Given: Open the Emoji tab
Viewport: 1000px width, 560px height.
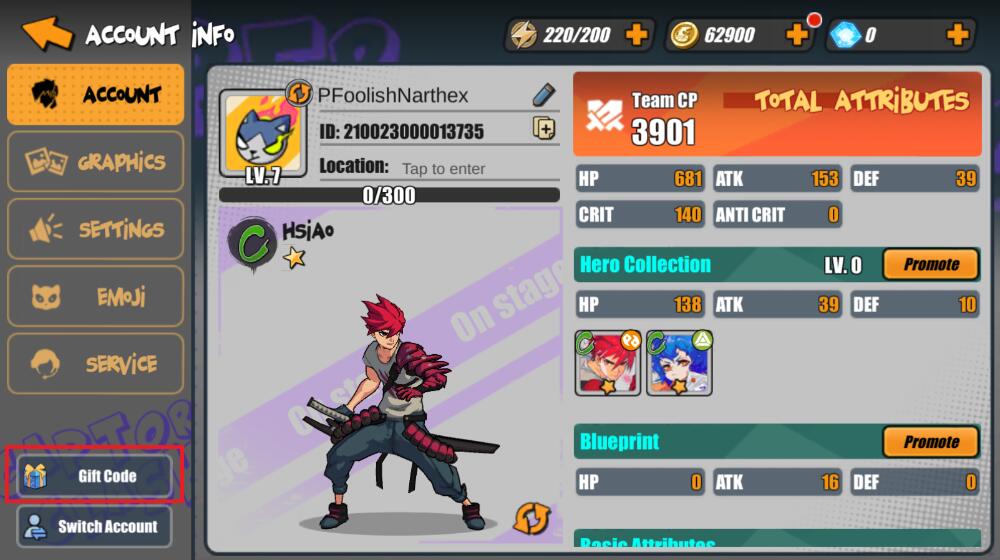Looking at the screenshot, I should [x=96, y=296].
